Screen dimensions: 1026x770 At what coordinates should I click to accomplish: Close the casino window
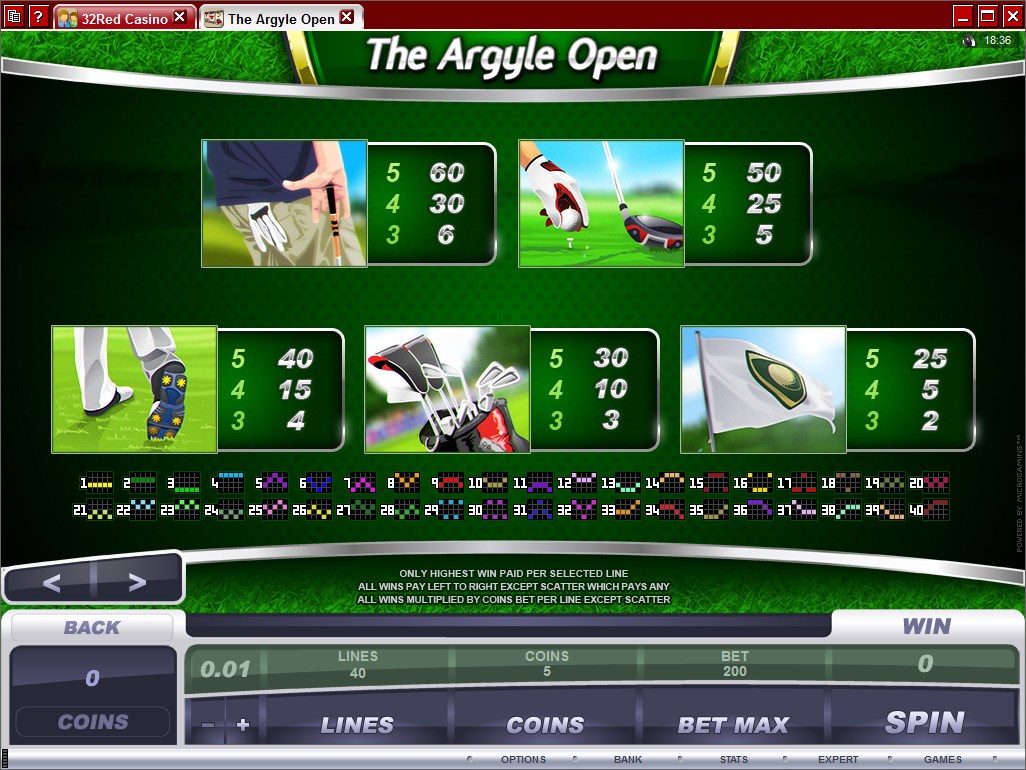[x=1011, y=15]
